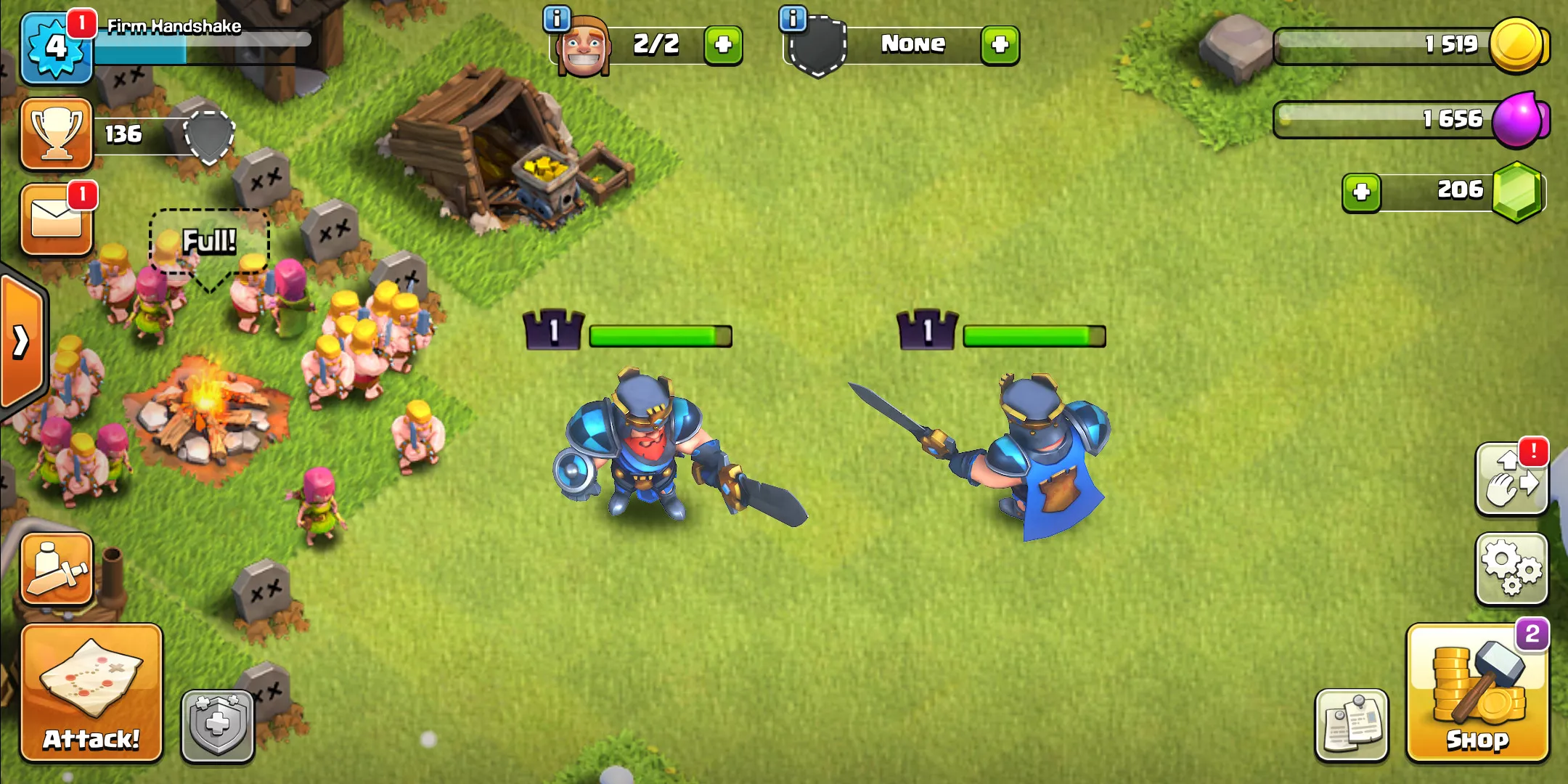Open the layout editor hand button
The image size is (1568, 784).
pyautogui.click(x=1512, y=480)
